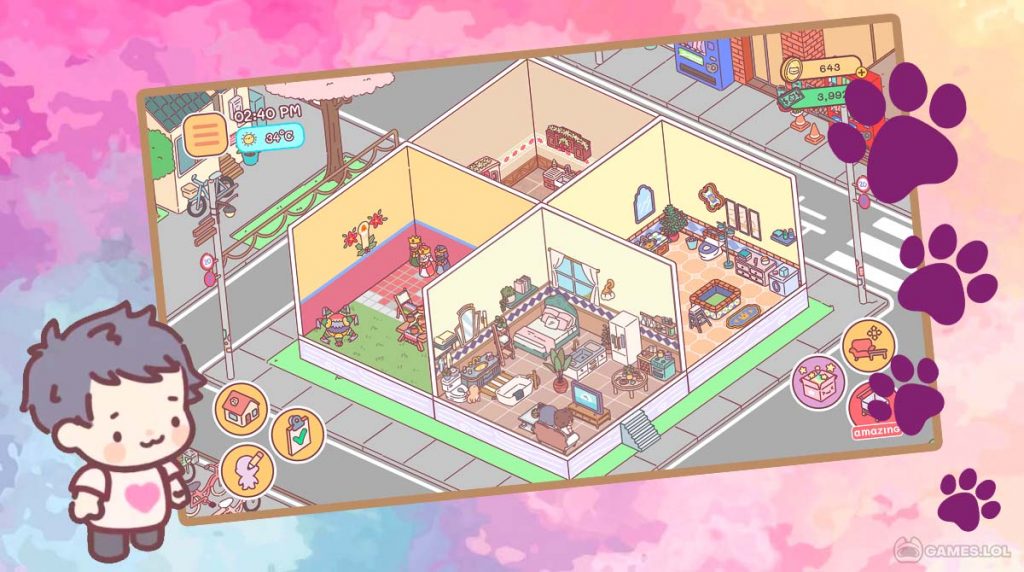The height and width of the screenshot is (572, 1024).
Task: Open the armchair furniture button
Action: coord(866,344)
